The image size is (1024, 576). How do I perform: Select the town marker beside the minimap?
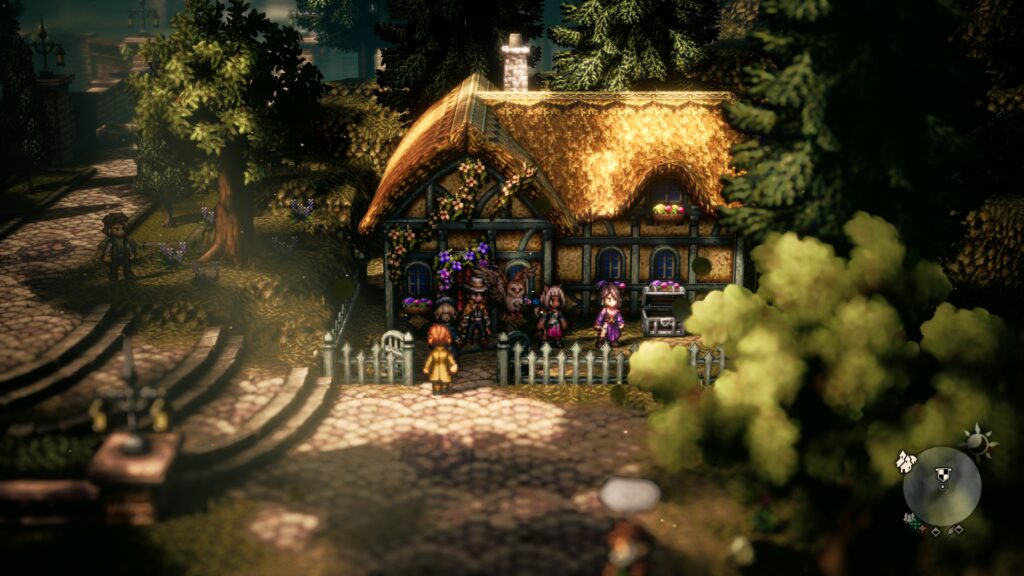[x=906, y=461]
